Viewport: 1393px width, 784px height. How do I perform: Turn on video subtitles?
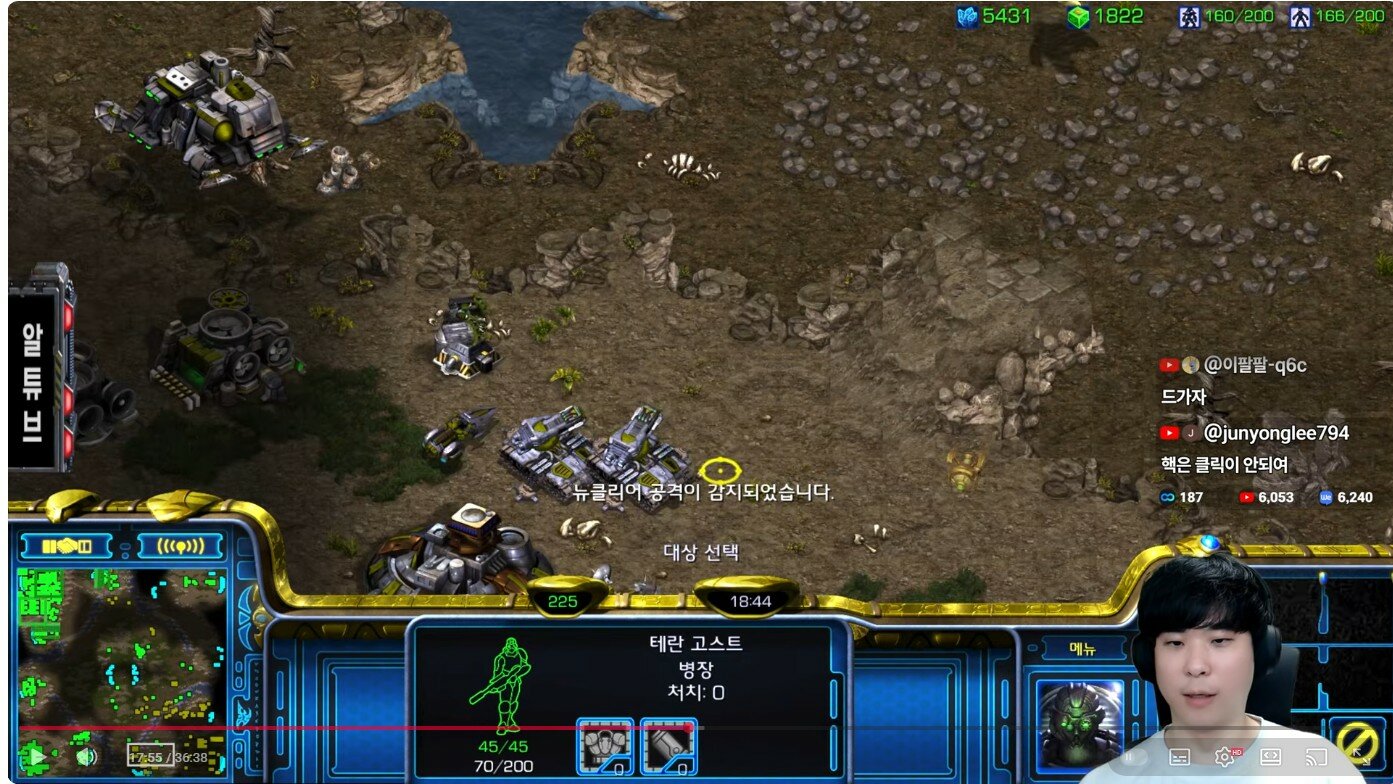click(1179, 757)
